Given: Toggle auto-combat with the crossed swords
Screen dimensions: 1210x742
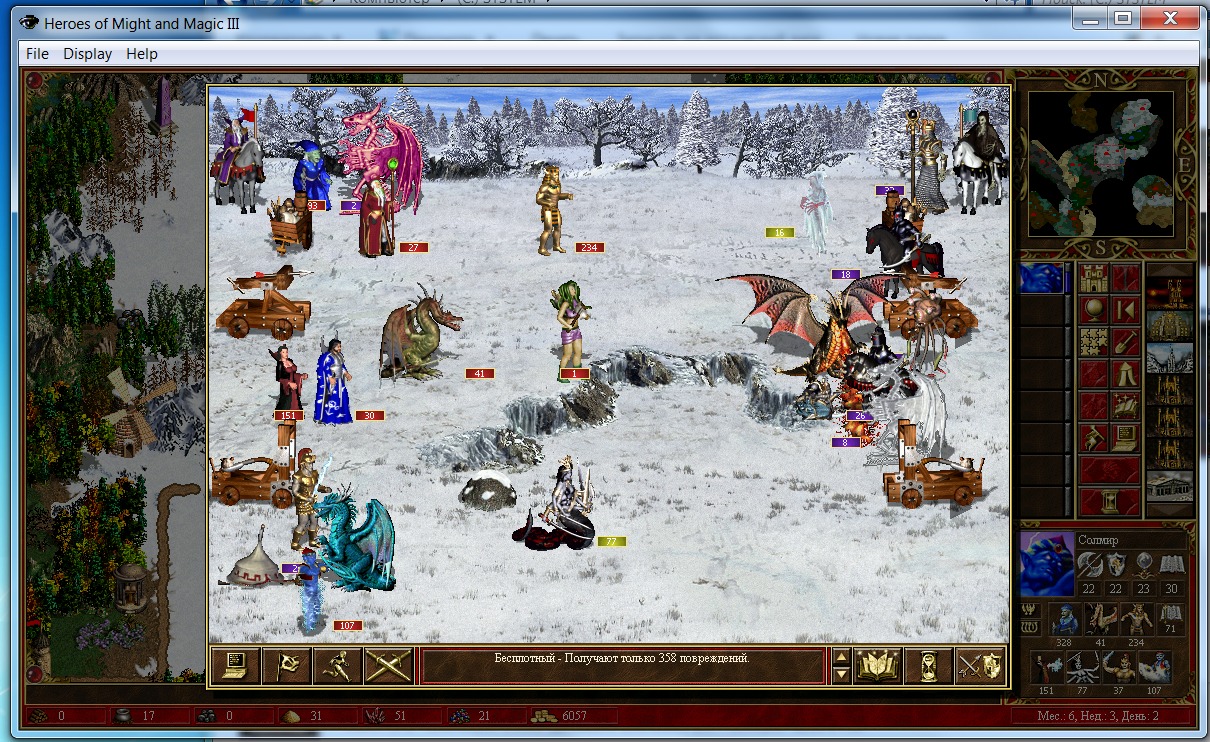Looking at the screenshot, I should [388, 665].
